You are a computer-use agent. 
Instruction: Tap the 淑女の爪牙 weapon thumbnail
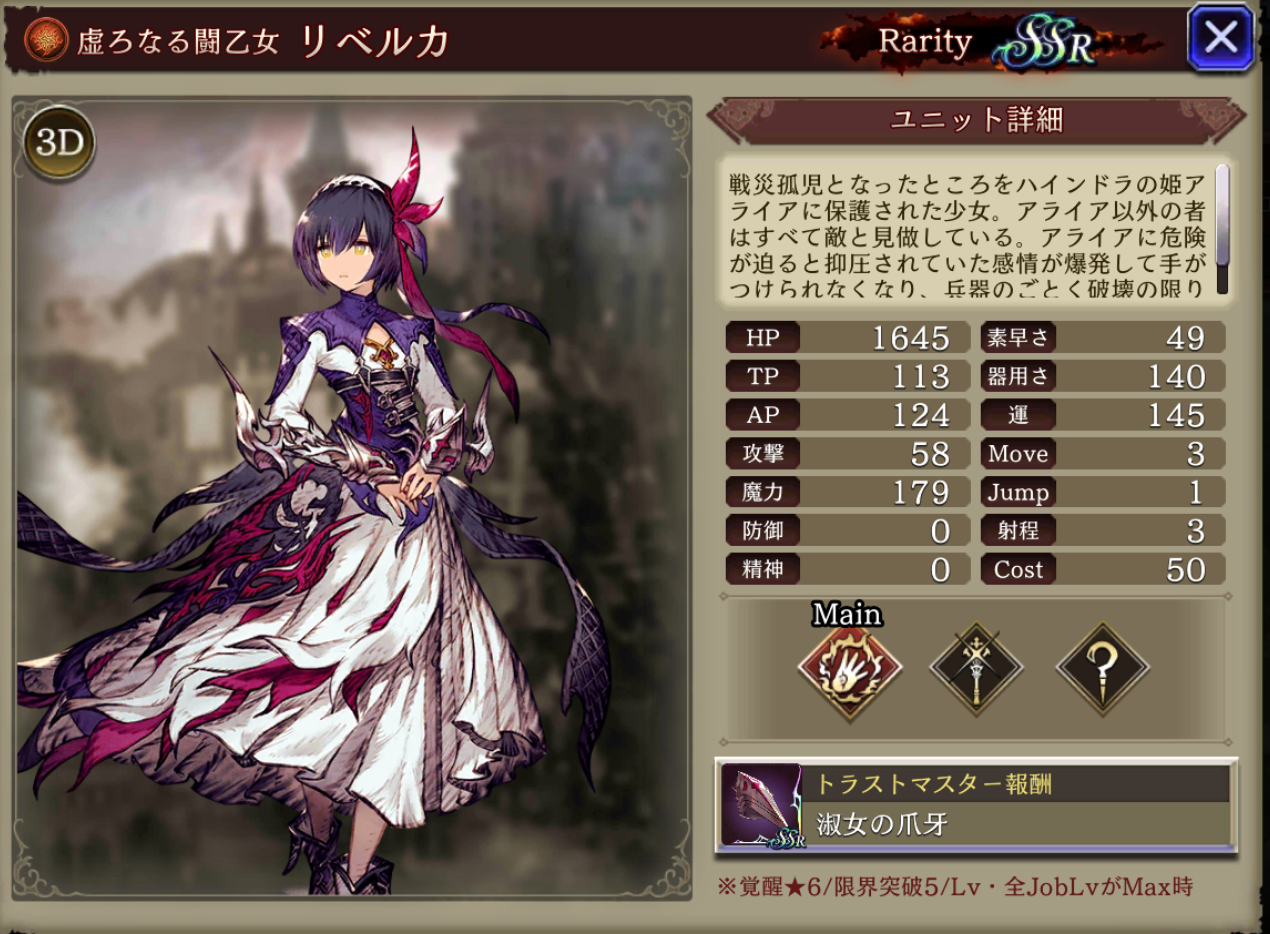(x=761, y=806)
